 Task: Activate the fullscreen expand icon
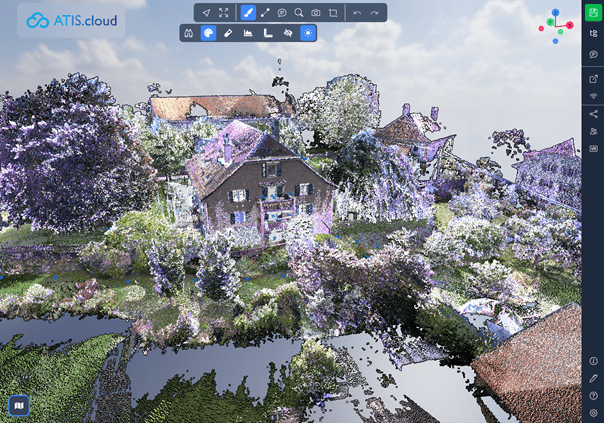point(224,13)
